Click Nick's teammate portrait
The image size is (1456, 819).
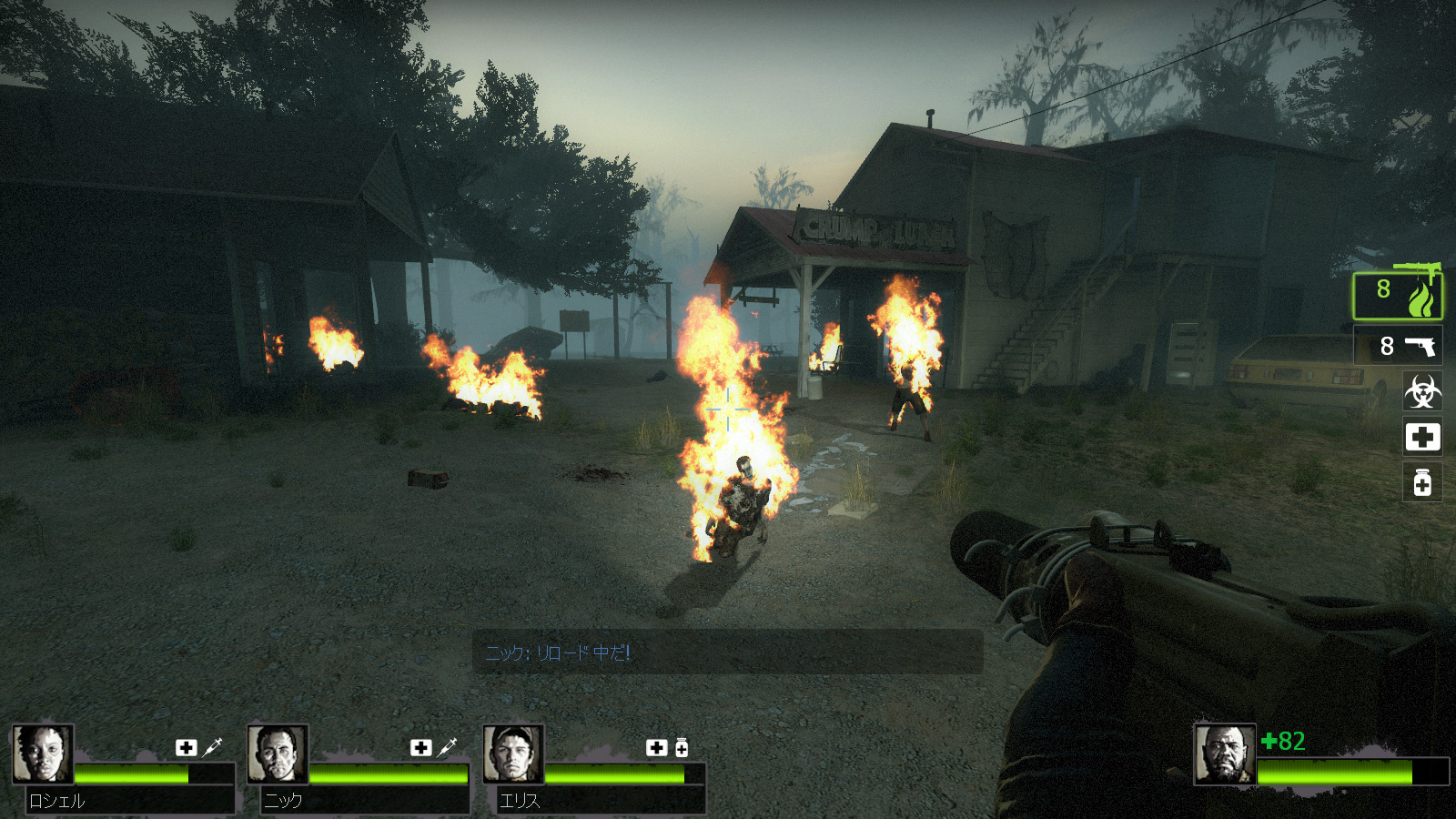point(278,753)
